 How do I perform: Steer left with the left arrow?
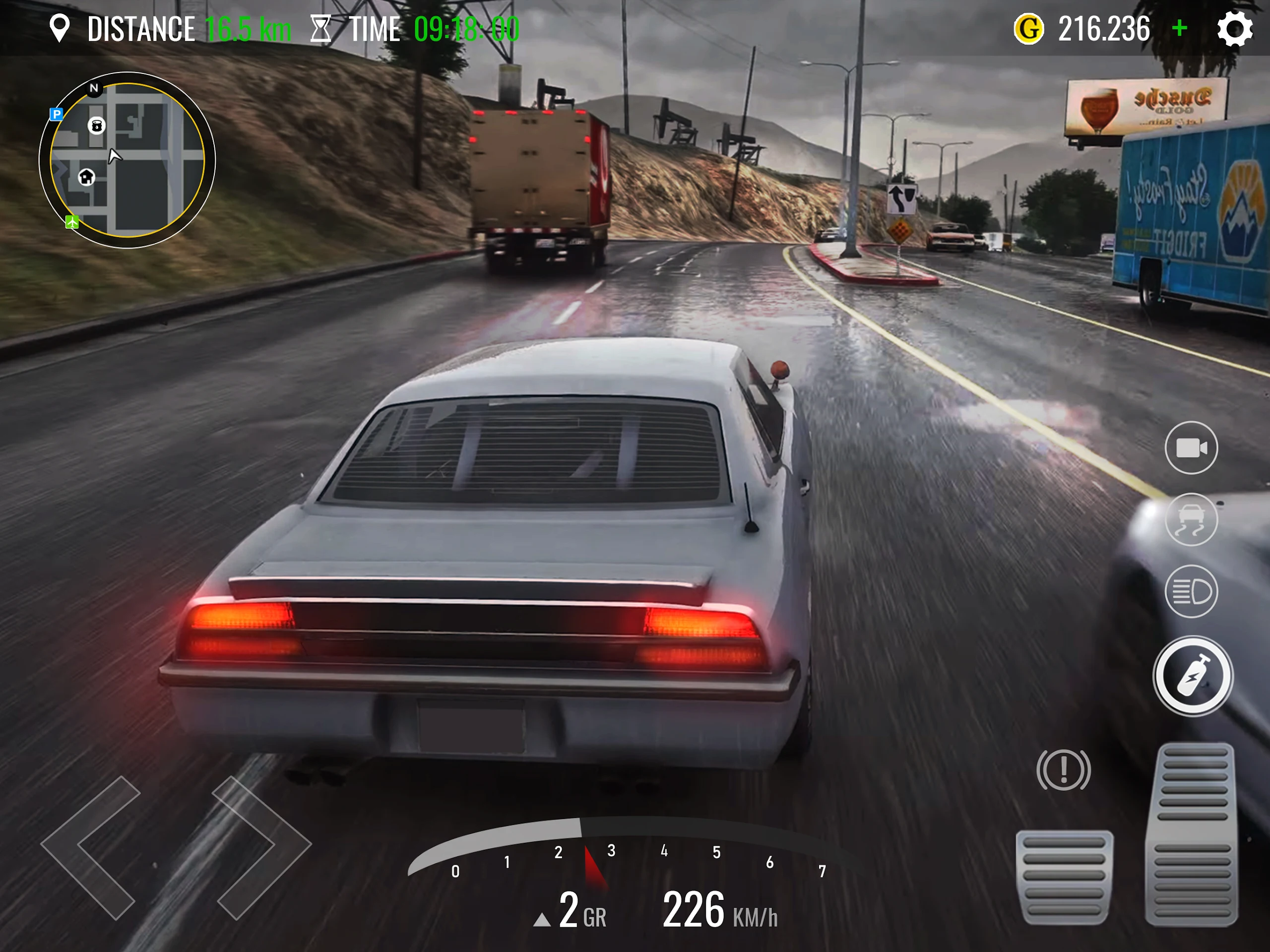point(91,847)
